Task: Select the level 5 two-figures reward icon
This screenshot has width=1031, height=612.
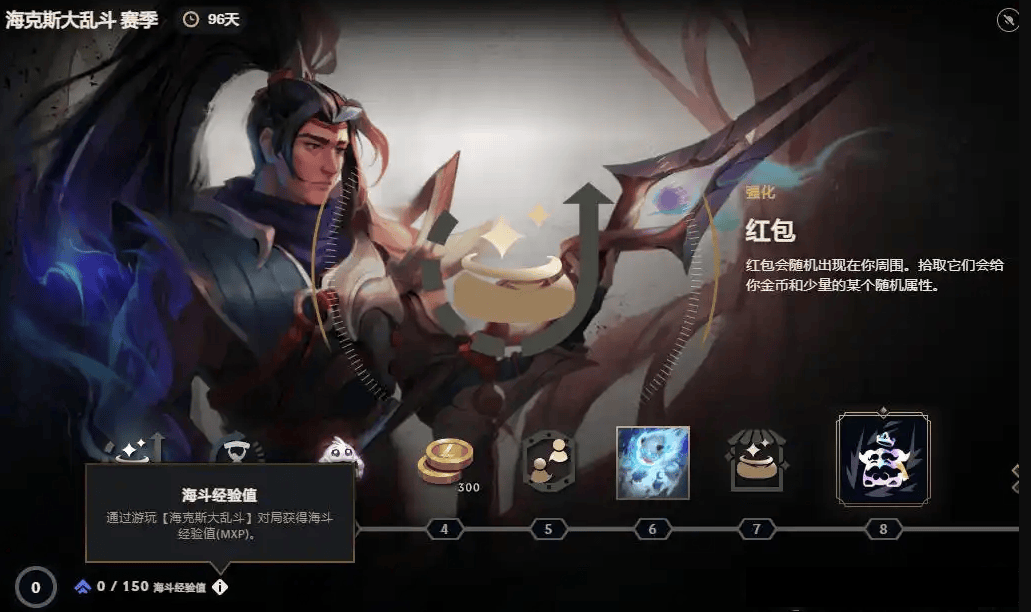Action: (x=547, y=461)
